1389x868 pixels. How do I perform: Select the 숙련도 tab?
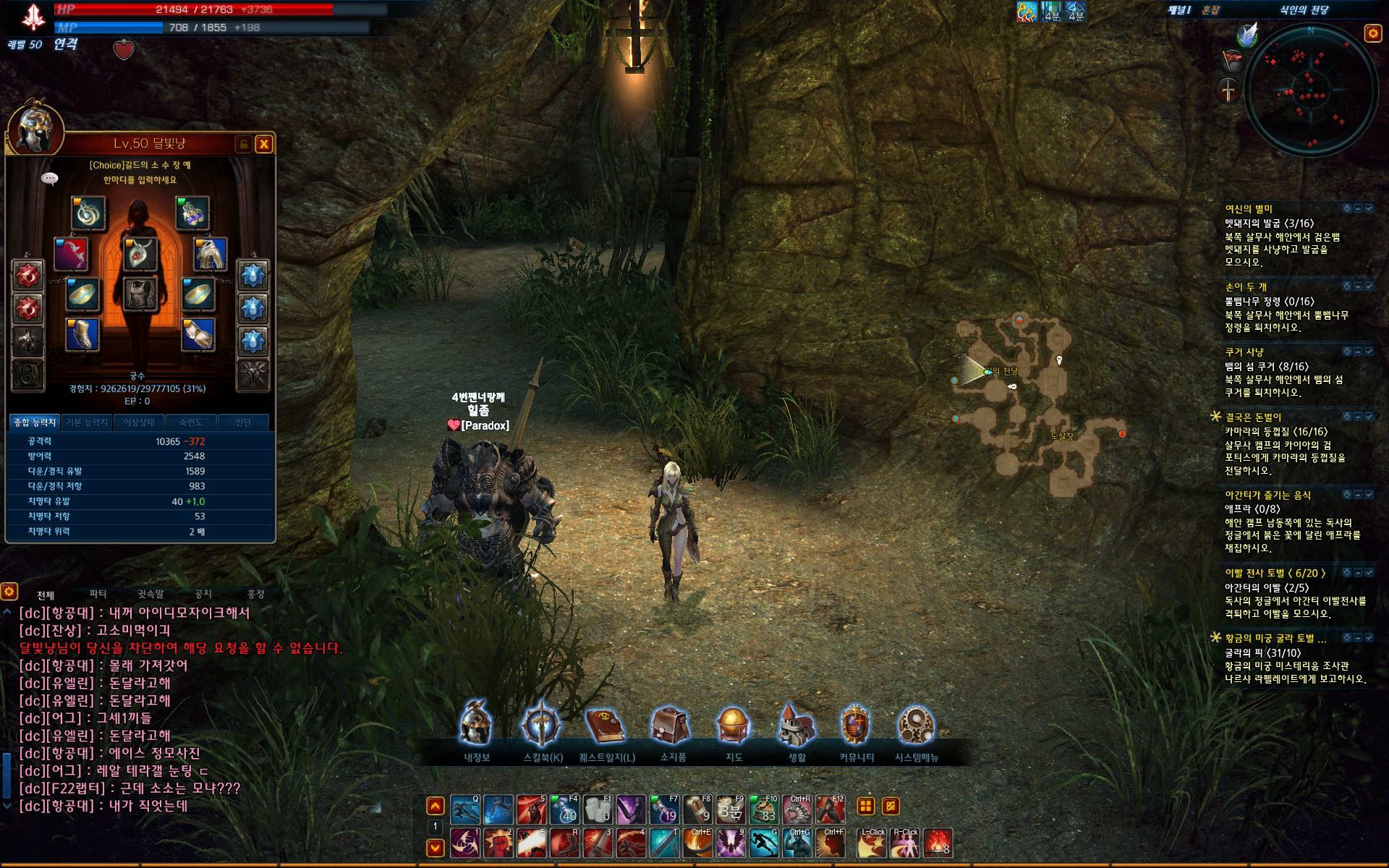point(191,422)
